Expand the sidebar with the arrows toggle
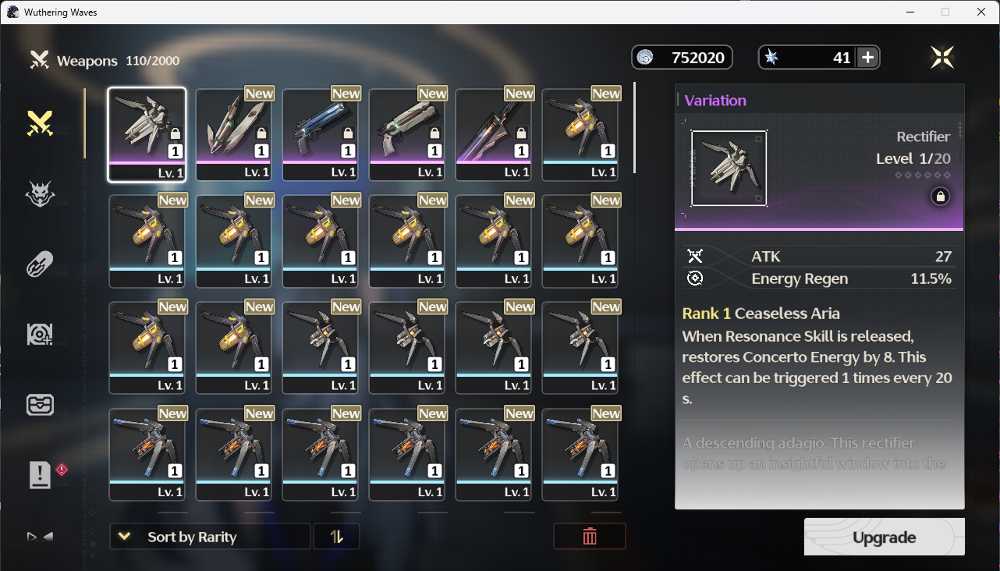 (x=40, y=537)
